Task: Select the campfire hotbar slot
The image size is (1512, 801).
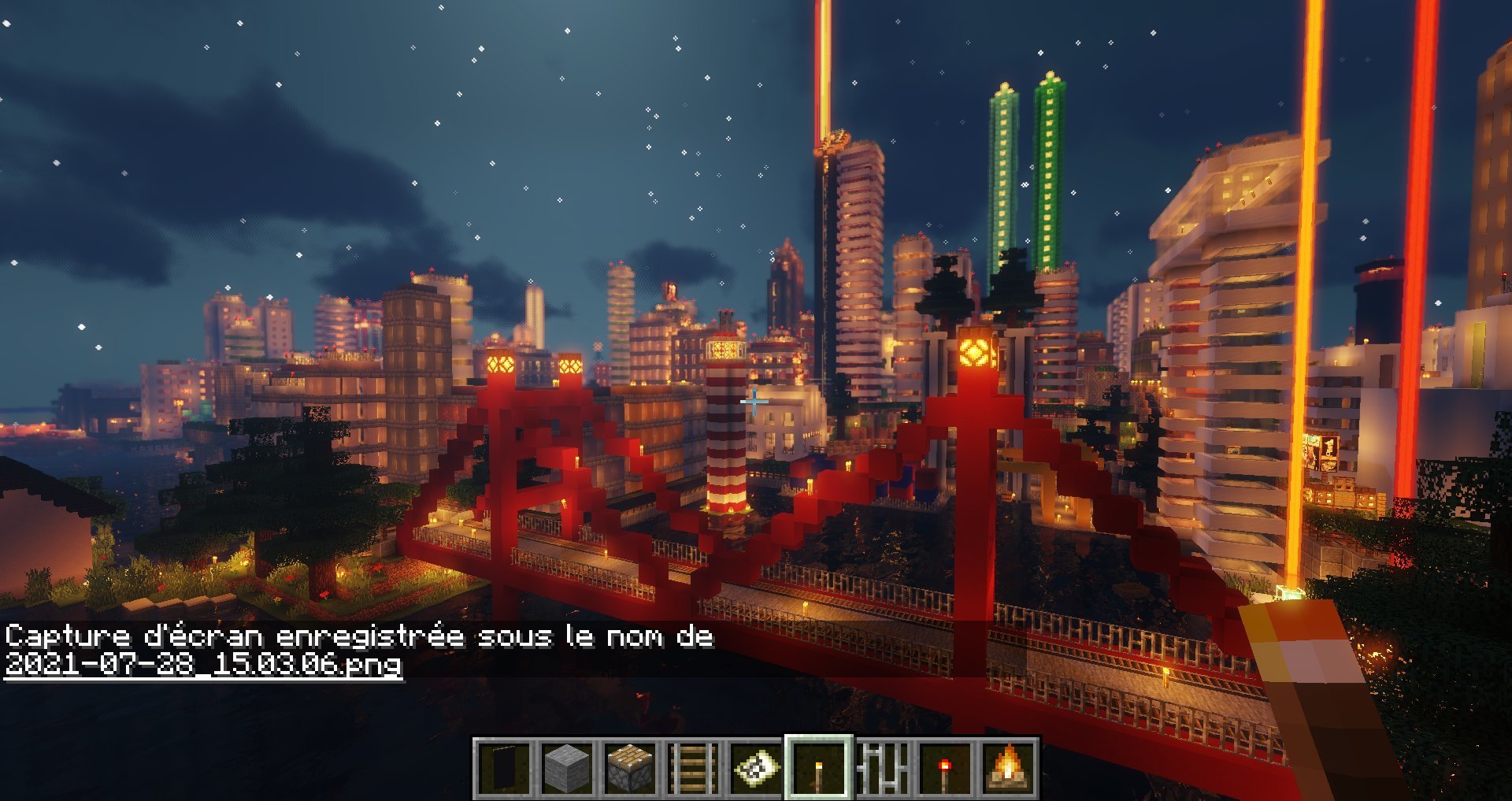Action: tap(1008, 768)
